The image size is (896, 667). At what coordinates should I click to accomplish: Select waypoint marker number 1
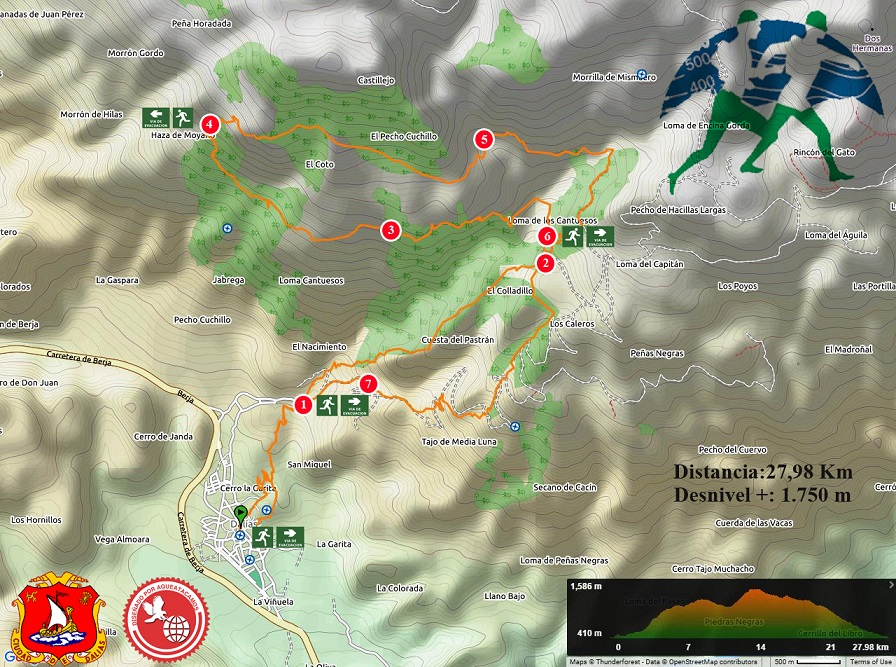tap(303, 405)
